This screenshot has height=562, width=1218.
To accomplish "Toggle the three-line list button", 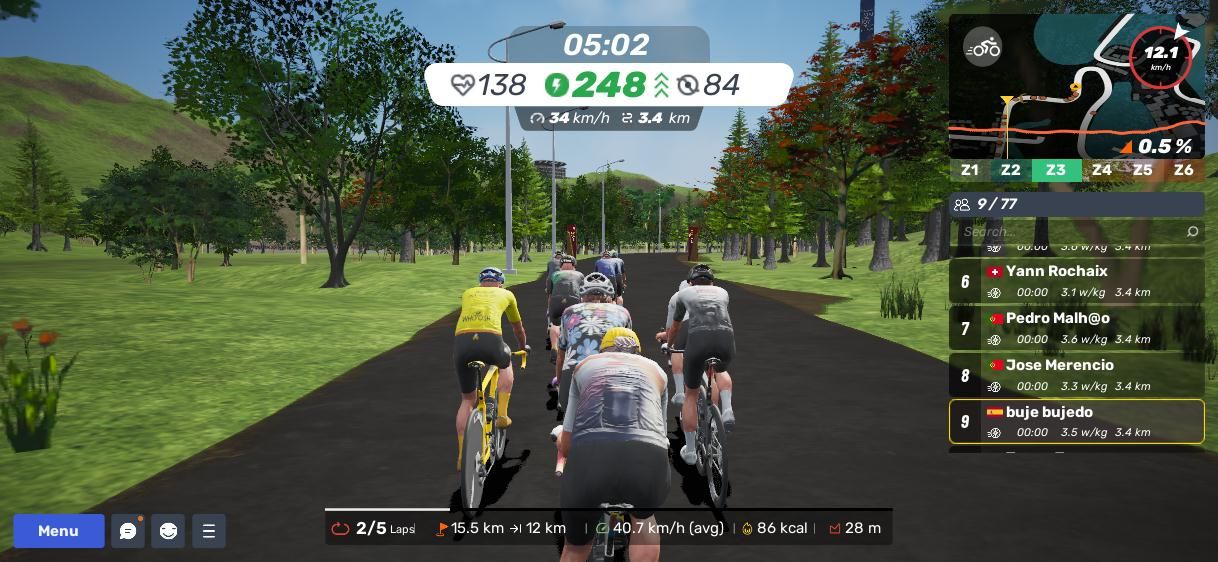I will tap(208, 531).
